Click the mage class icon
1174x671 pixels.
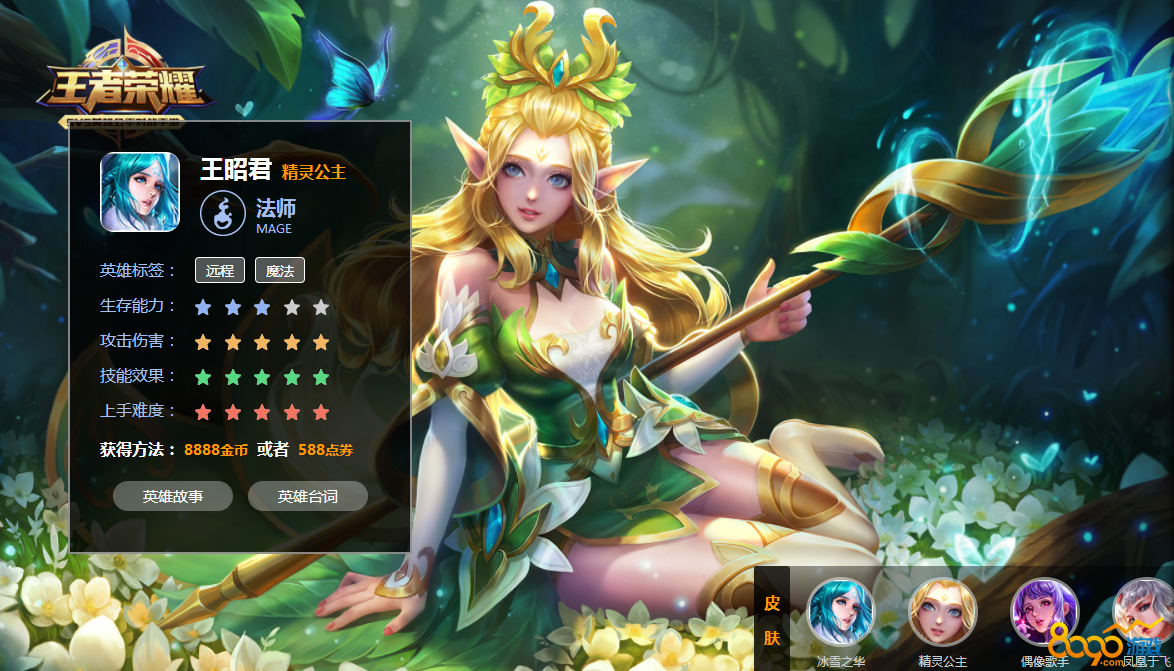(221, 213)
